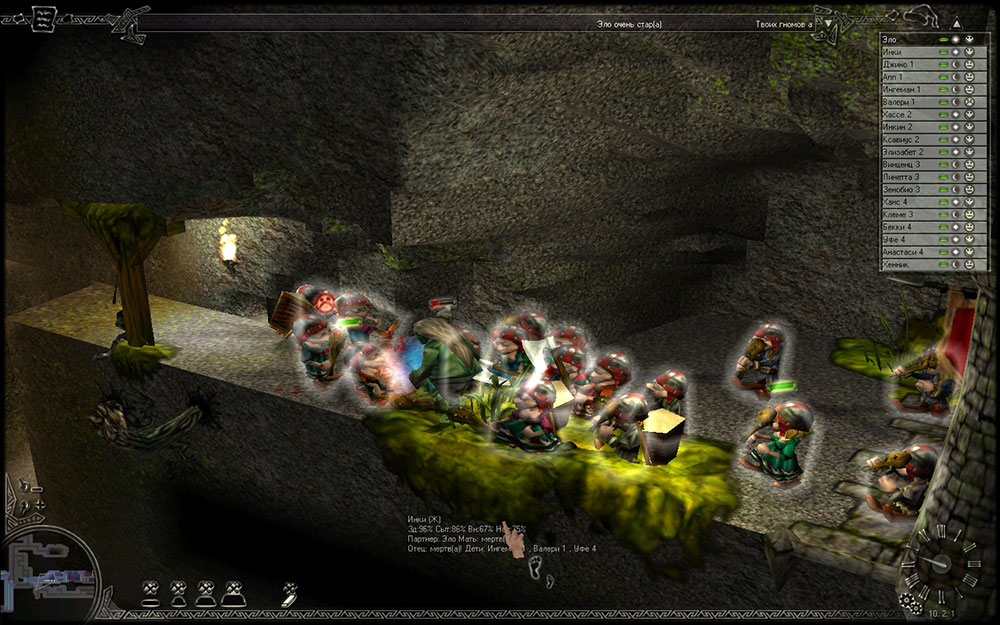Activate the pickaxe with plank tool
Image resolution: width=1000 pixels, height=625 pixels.
(289, 593)
